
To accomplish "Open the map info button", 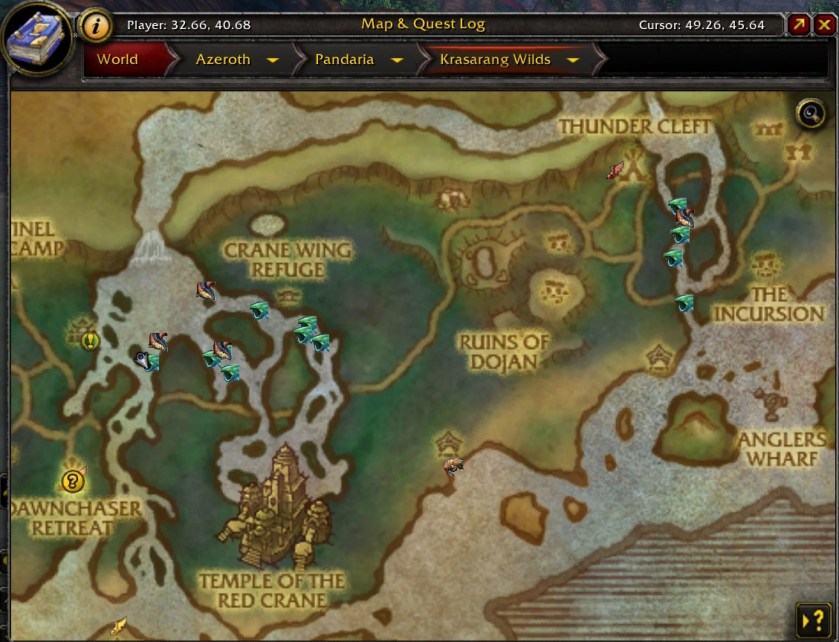I will pos(95,25).
